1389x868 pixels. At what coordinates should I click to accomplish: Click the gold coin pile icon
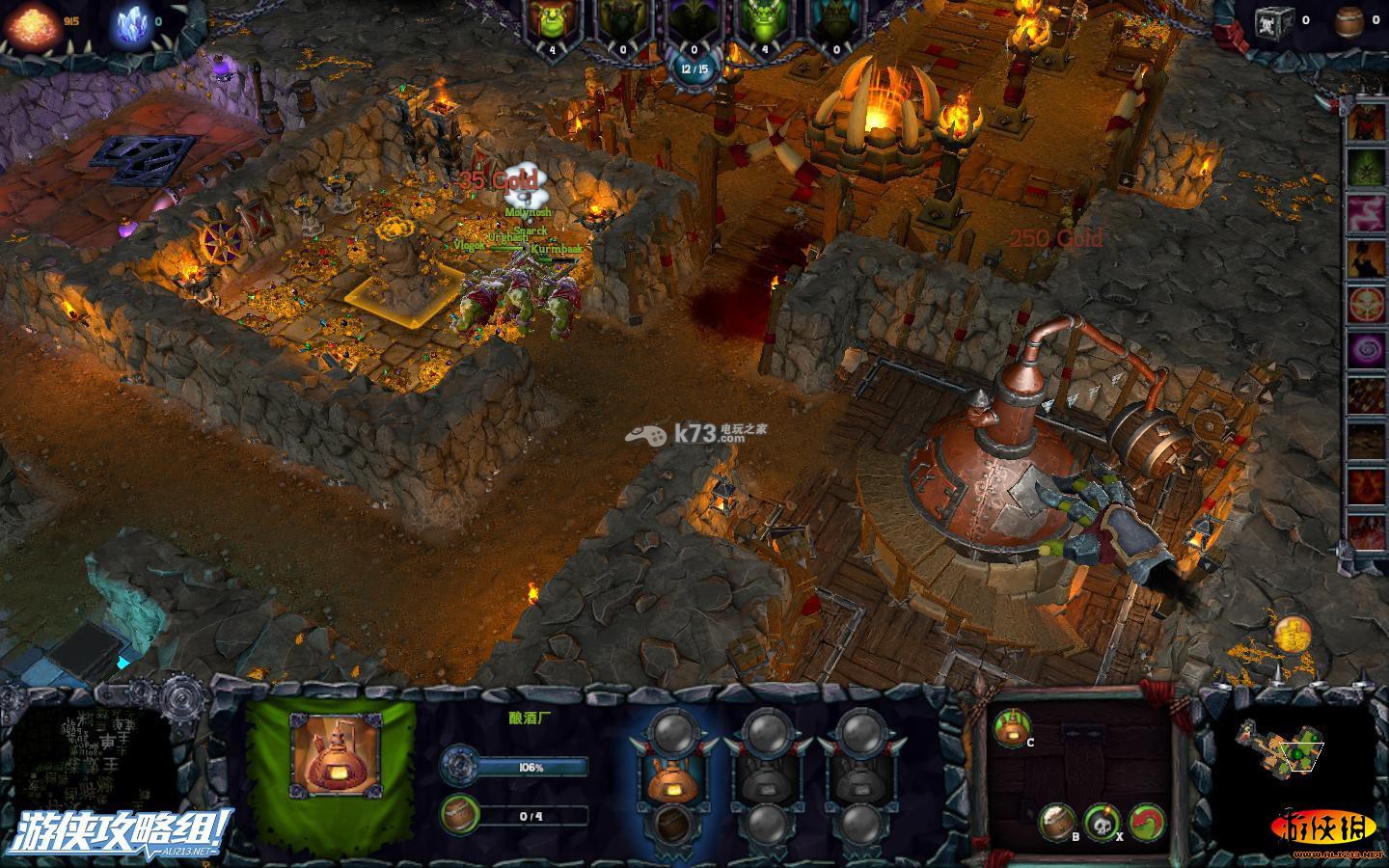click(1292, 634)
